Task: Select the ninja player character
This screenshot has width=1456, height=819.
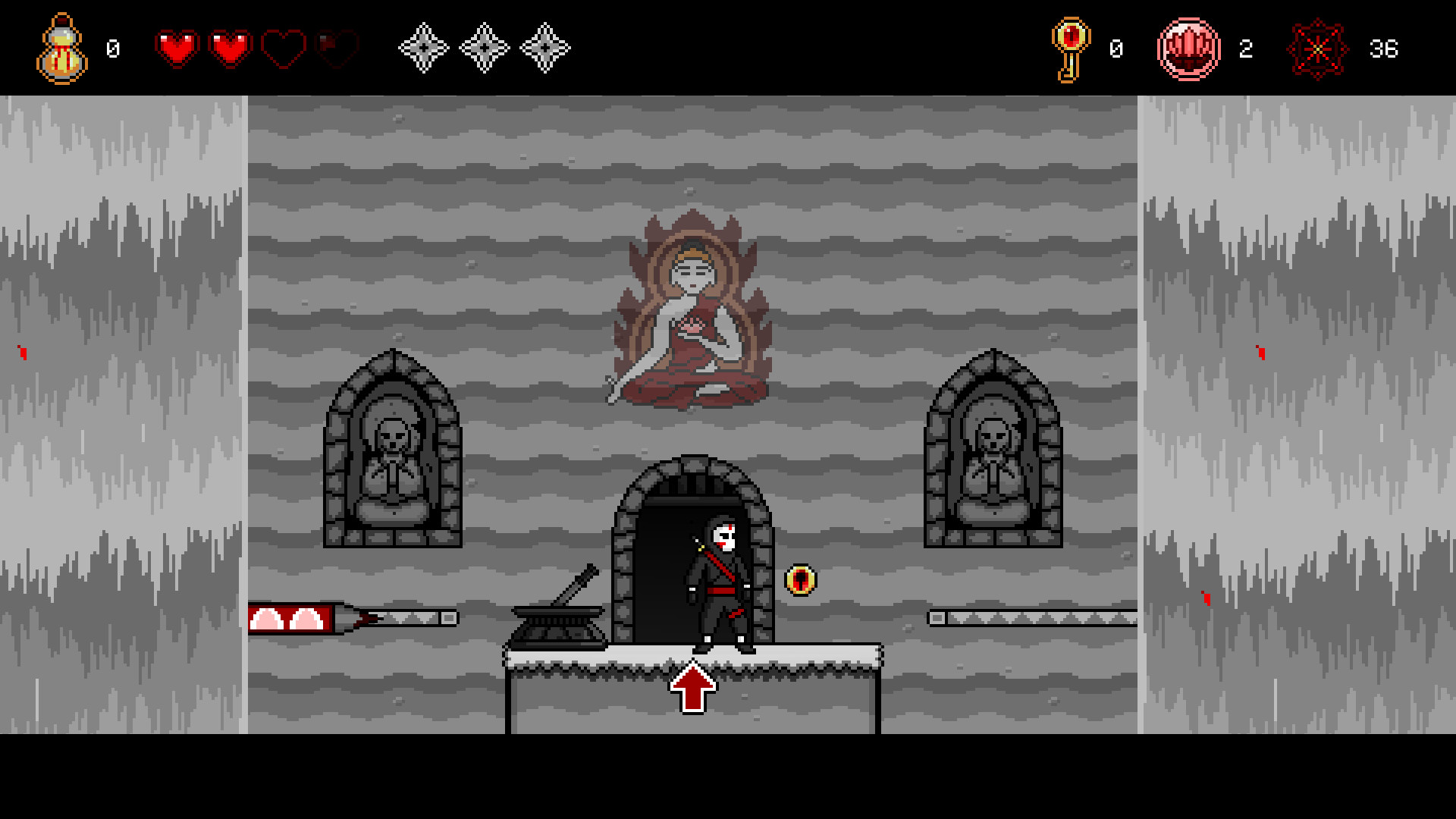Action: (719, 584)
